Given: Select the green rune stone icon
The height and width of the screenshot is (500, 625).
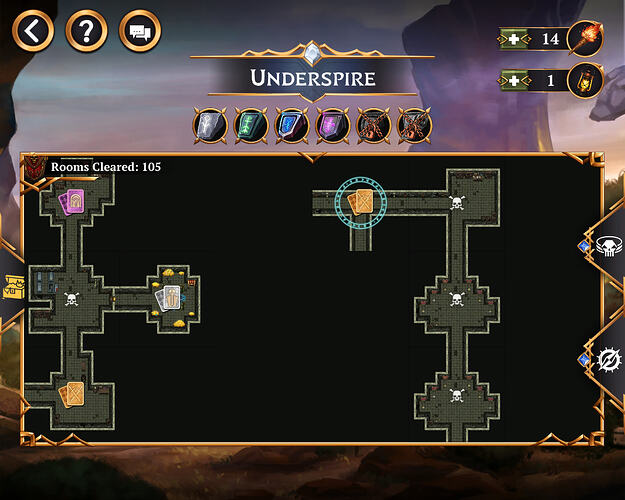Looking at the screenshot, I should point(249,125).
